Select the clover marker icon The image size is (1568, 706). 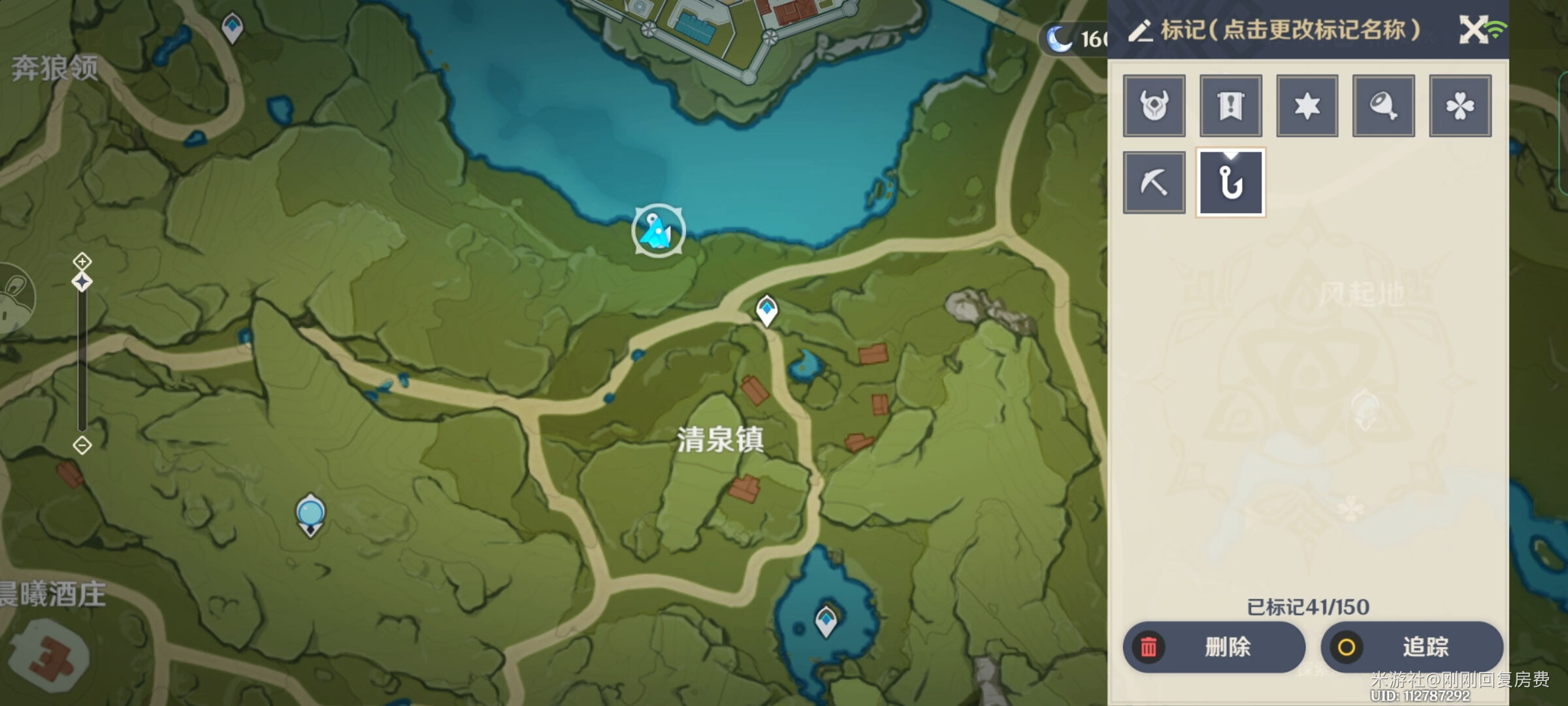click(x=1460, y=106)
